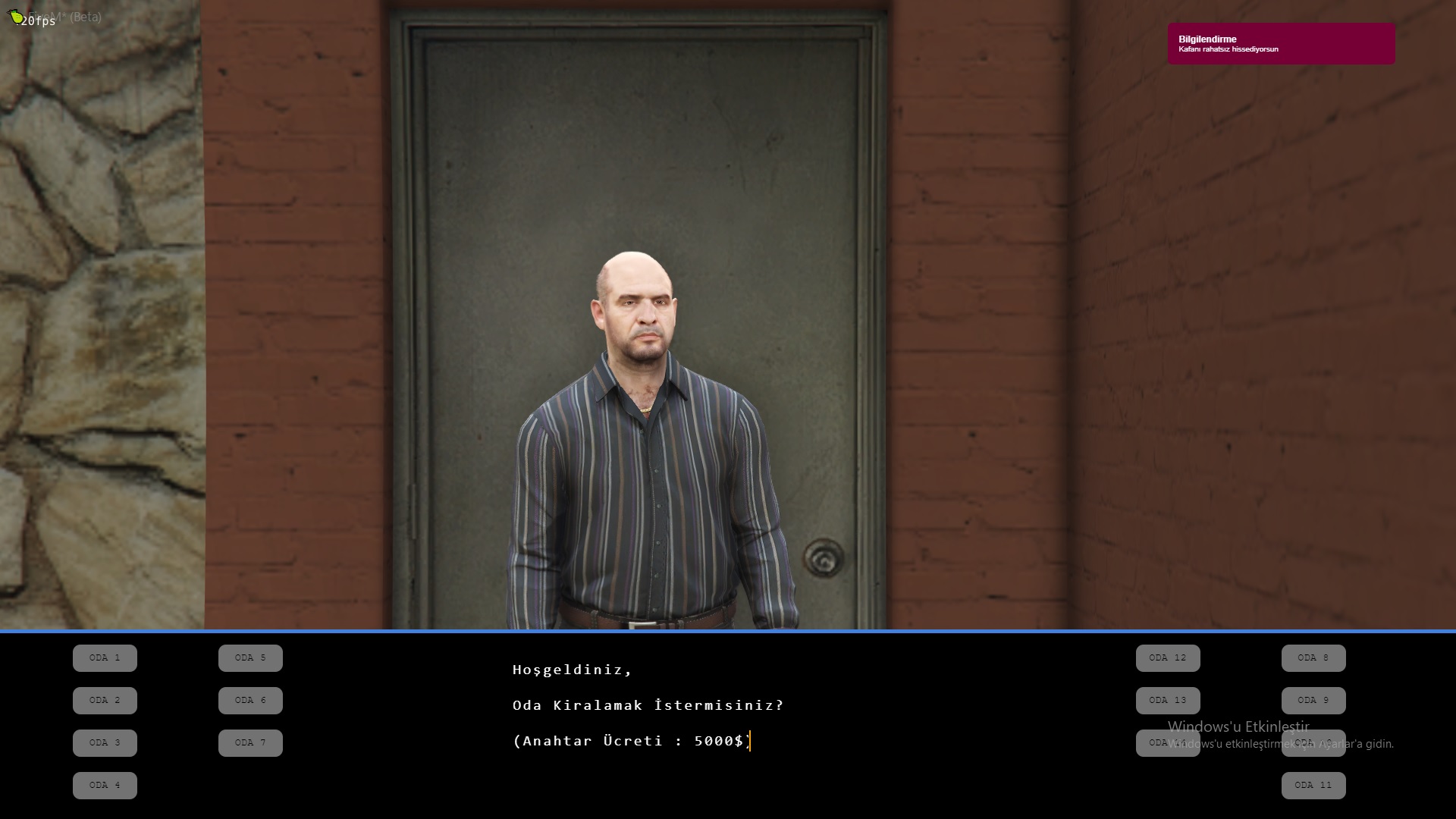
Task: Choose room ODA 13
Action: [1167, 700]
